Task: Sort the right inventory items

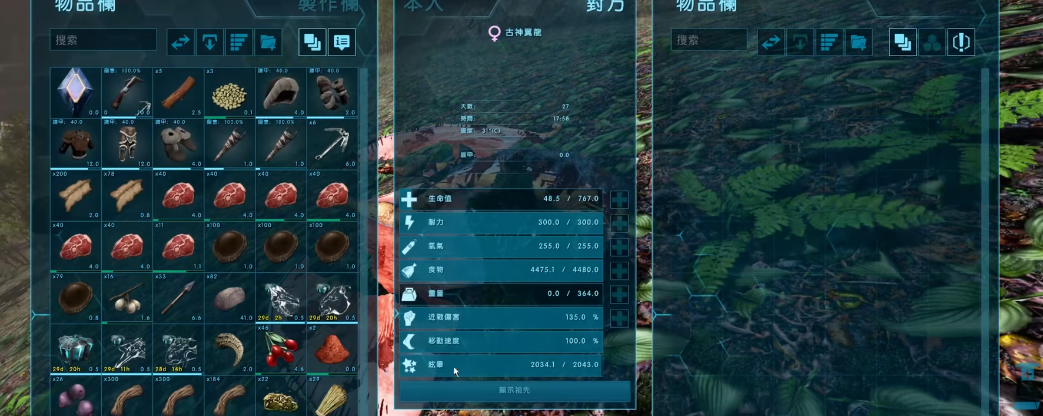Action: click(829, 42)
